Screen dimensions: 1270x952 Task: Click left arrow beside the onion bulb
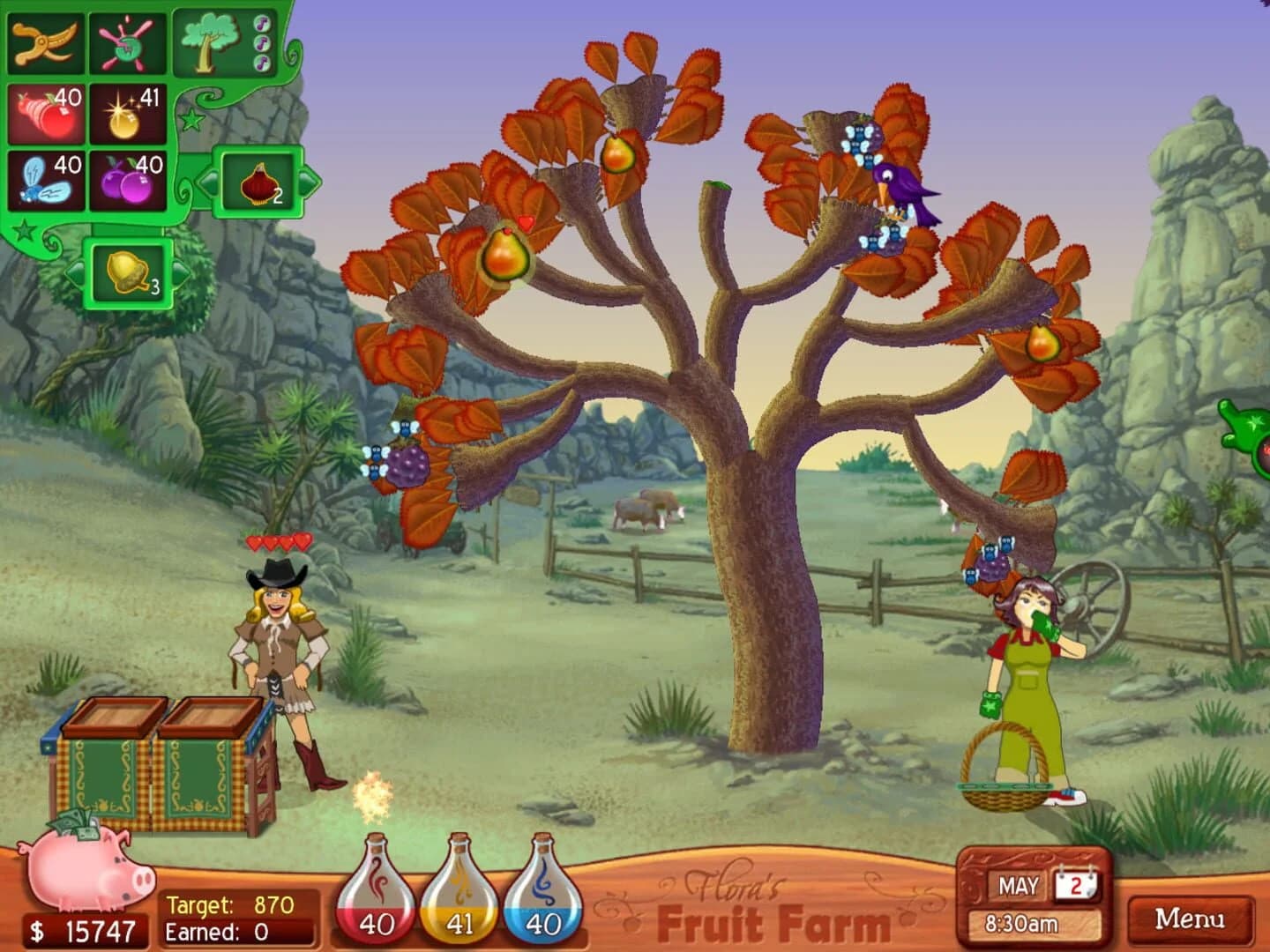[209, 182]
